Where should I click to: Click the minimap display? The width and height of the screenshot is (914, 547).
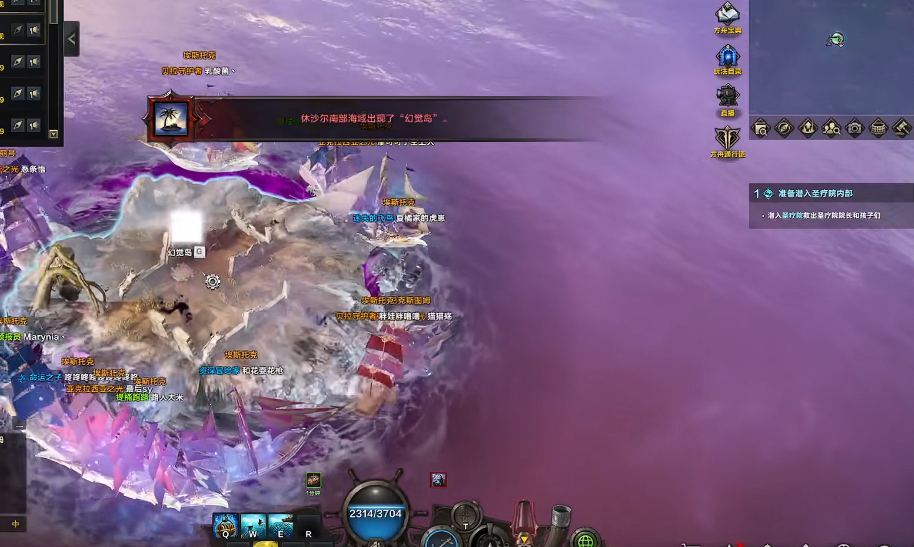(x=831, y=56)
